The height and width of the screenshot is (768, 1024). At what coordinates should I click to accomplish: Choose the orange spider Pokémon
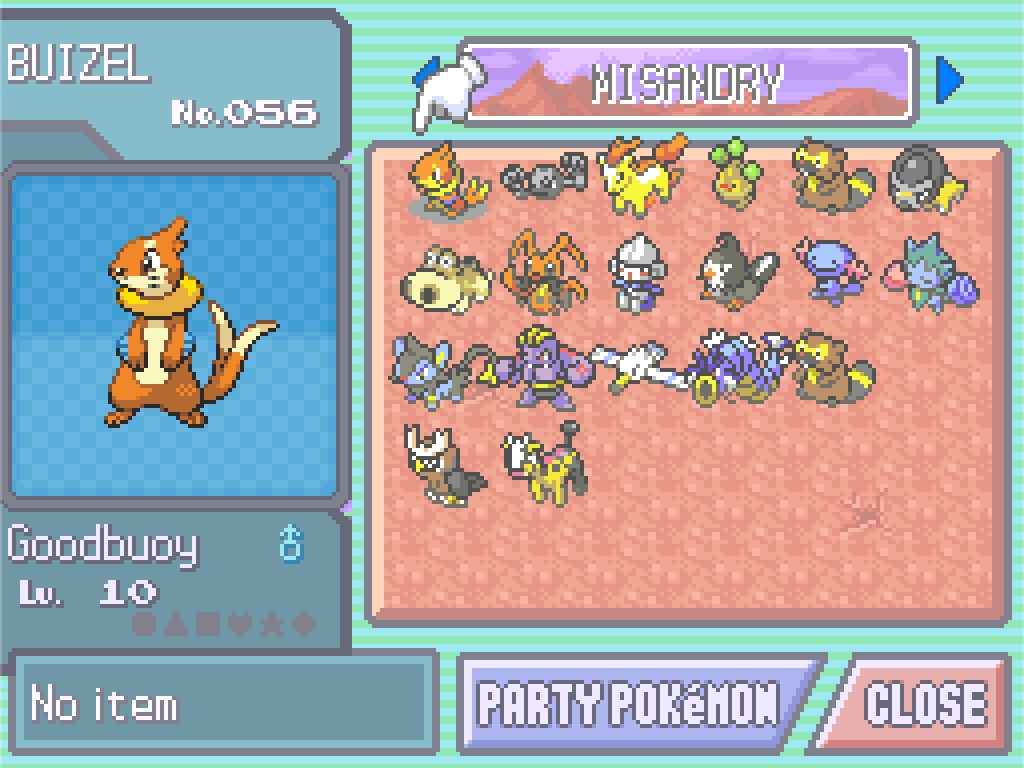click(x=543, y=272)
